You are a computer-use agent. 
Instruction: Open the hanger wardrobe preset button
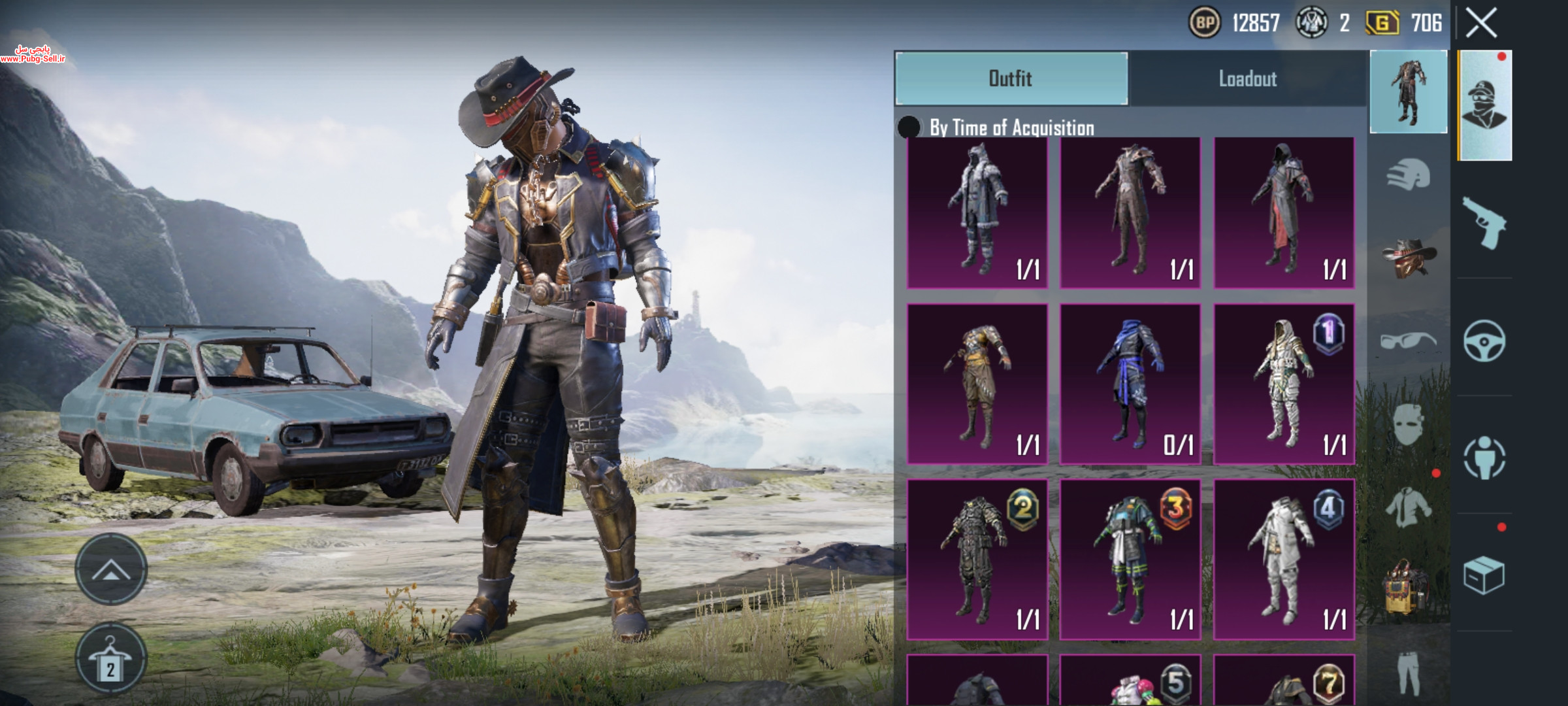(110, 658)
